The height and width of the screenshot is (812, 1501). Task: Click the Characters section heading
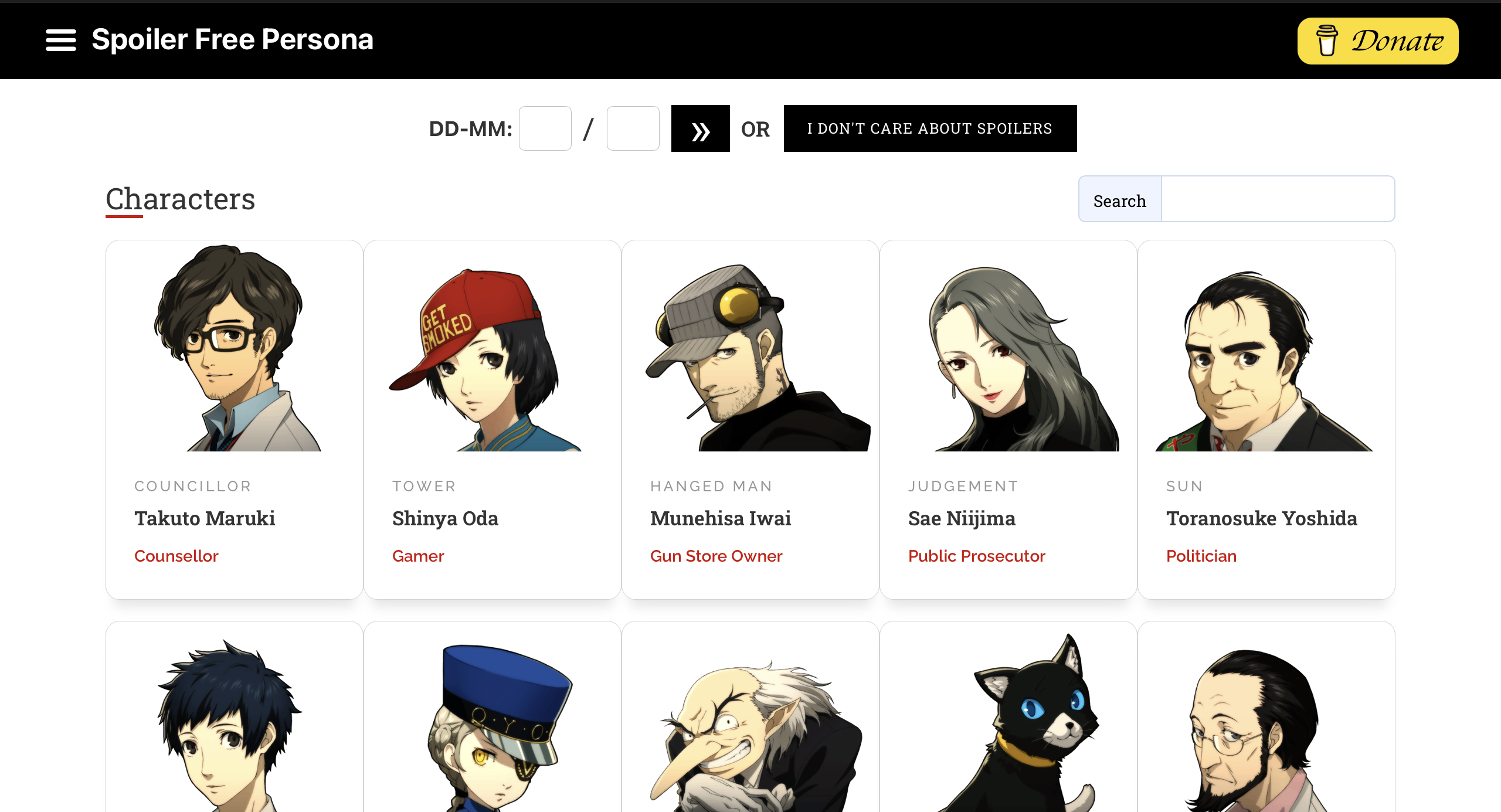[x=179, y=199]
